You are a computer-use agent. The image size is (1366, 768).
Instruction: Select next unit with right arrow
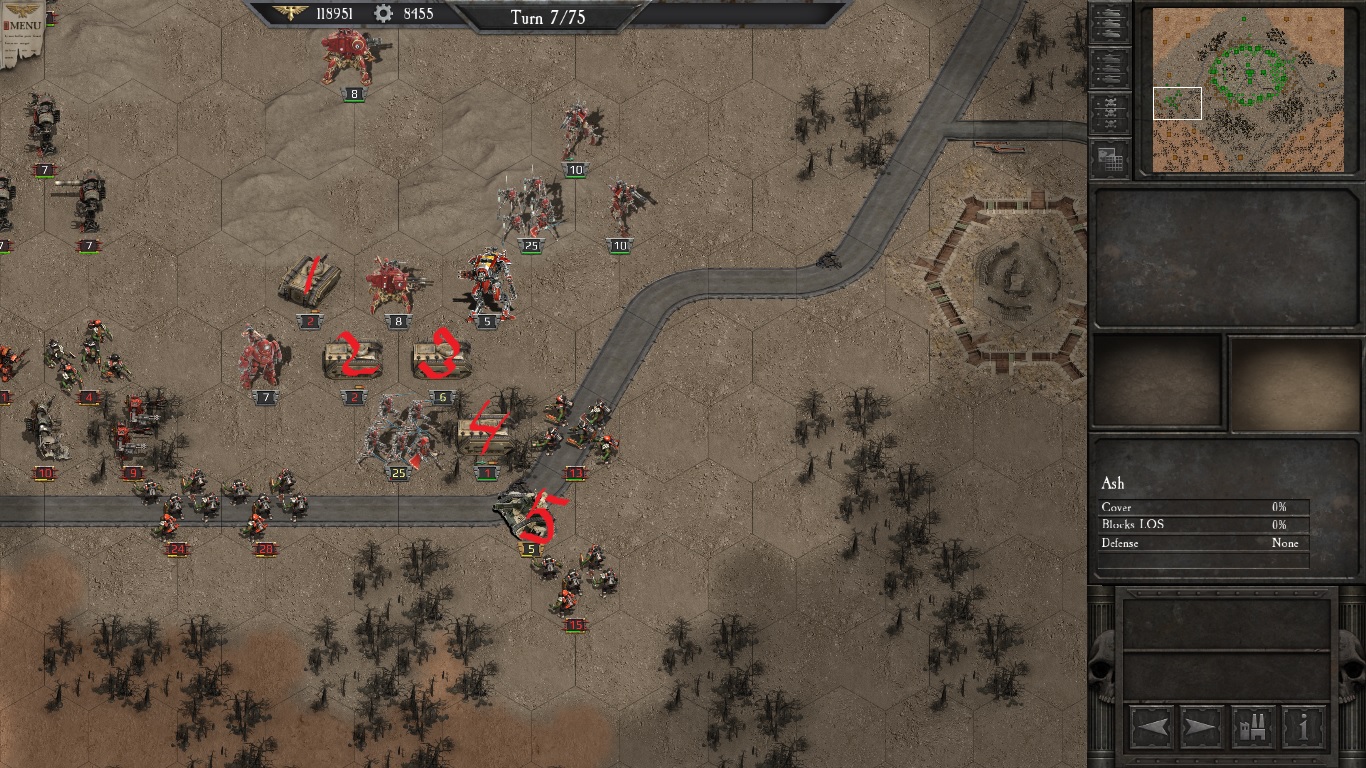coord(1201,726)
